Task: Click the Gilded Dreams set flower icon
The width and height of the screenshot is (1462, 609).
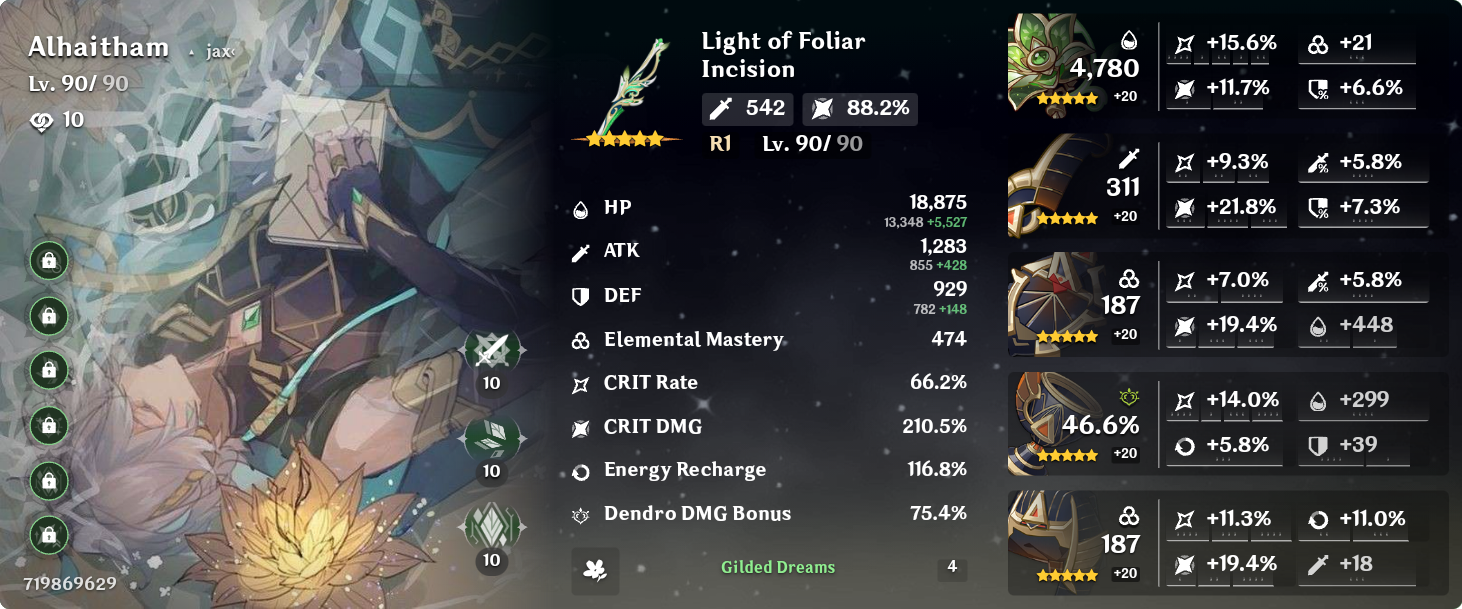Action: pyautogui.click(x=595, y=570)
